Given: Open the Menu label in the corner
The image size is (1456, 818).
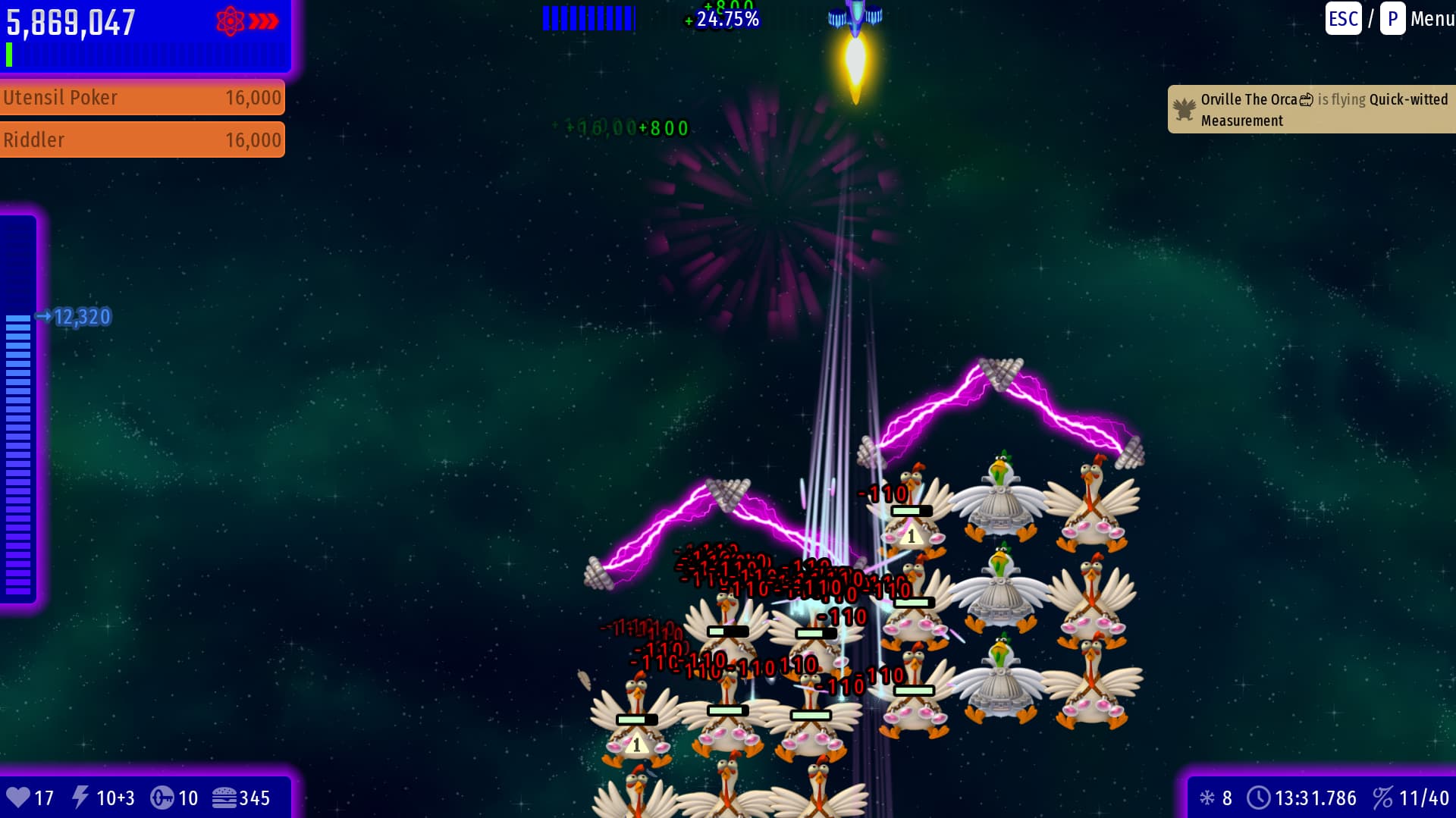Looking at the screenshot, I should [1431, 19].
